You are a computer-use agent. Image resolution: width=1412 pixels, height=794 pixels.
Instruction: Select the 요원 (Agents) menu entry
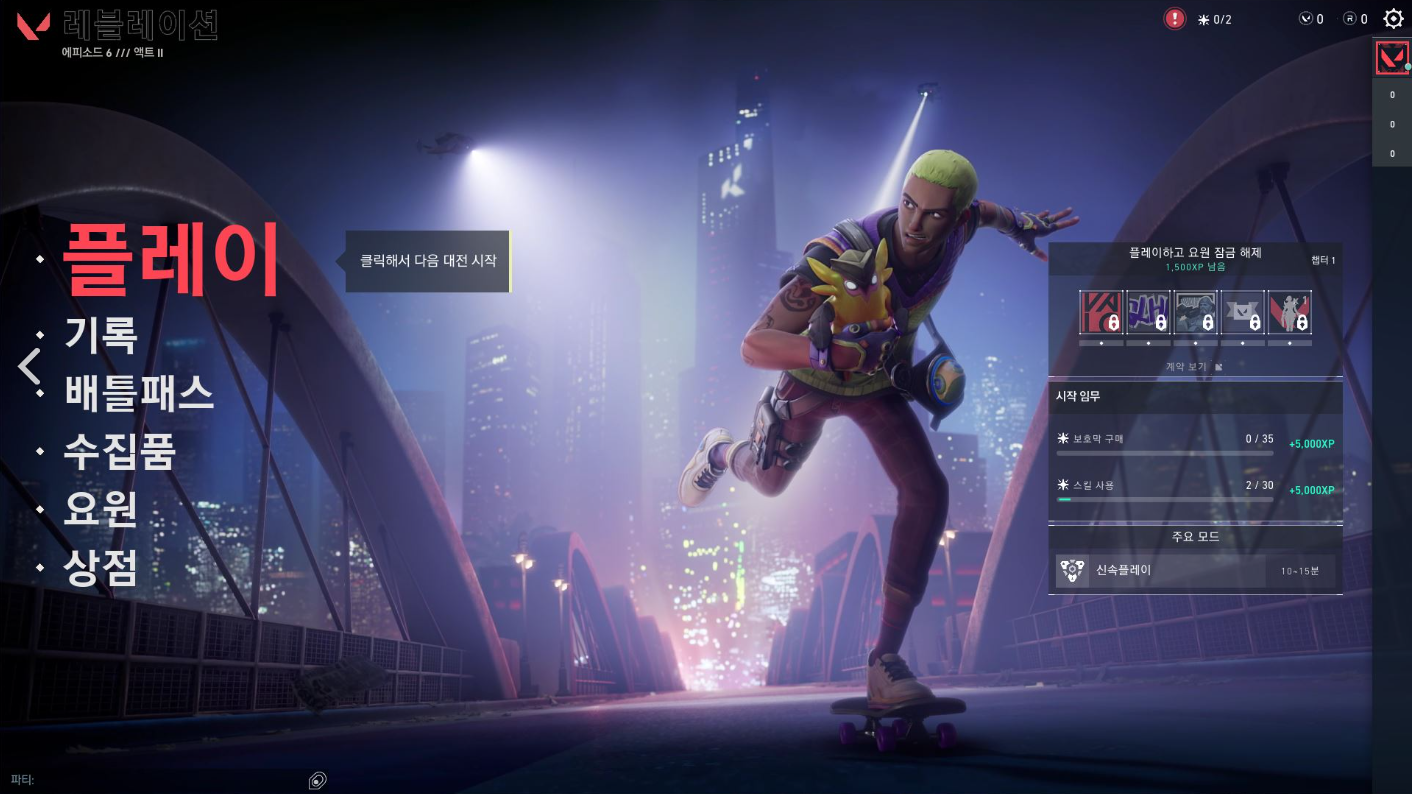click(100, 509)
